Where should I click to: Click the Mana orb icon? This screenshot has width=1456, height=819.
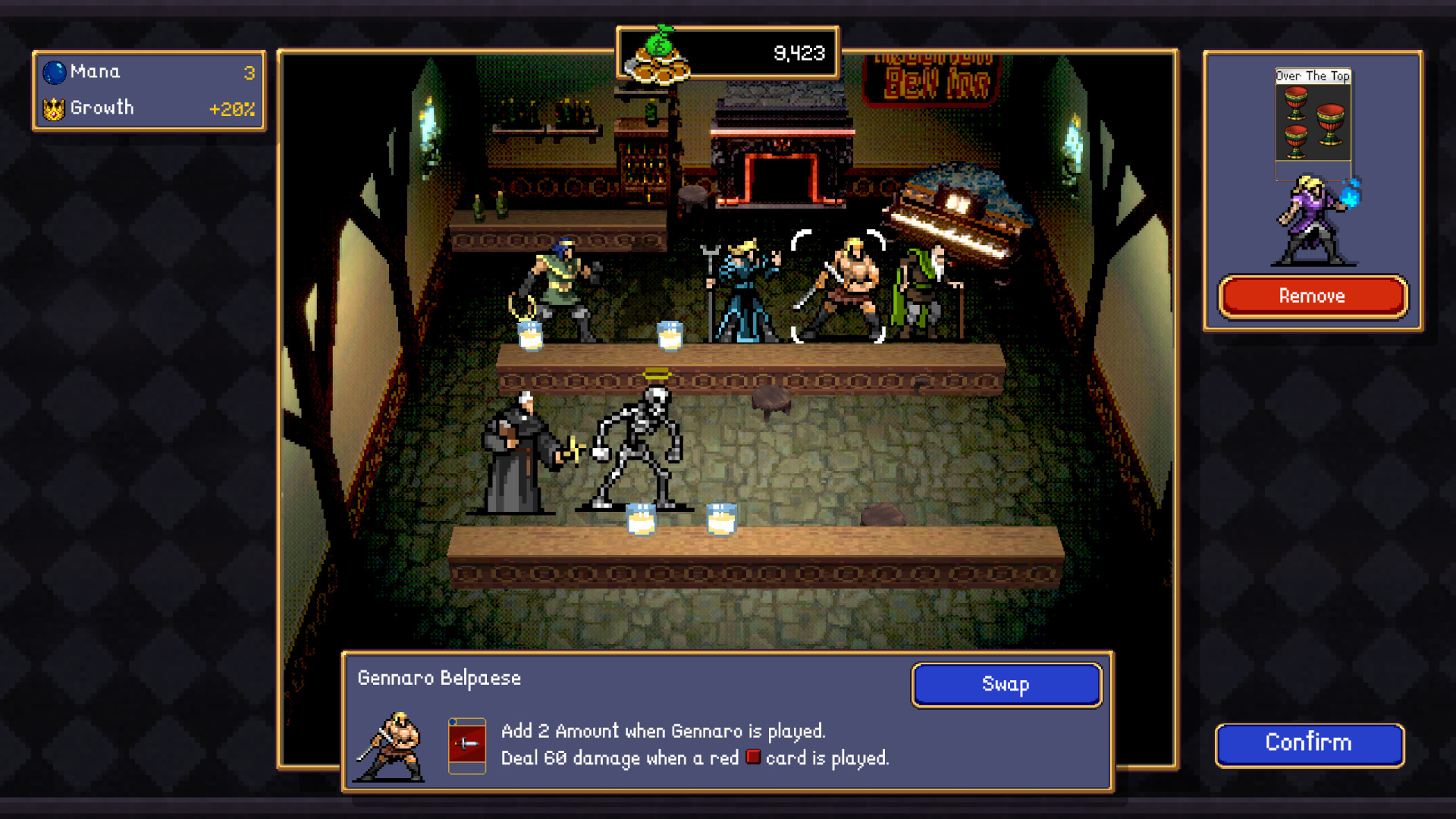coord(52,71)
